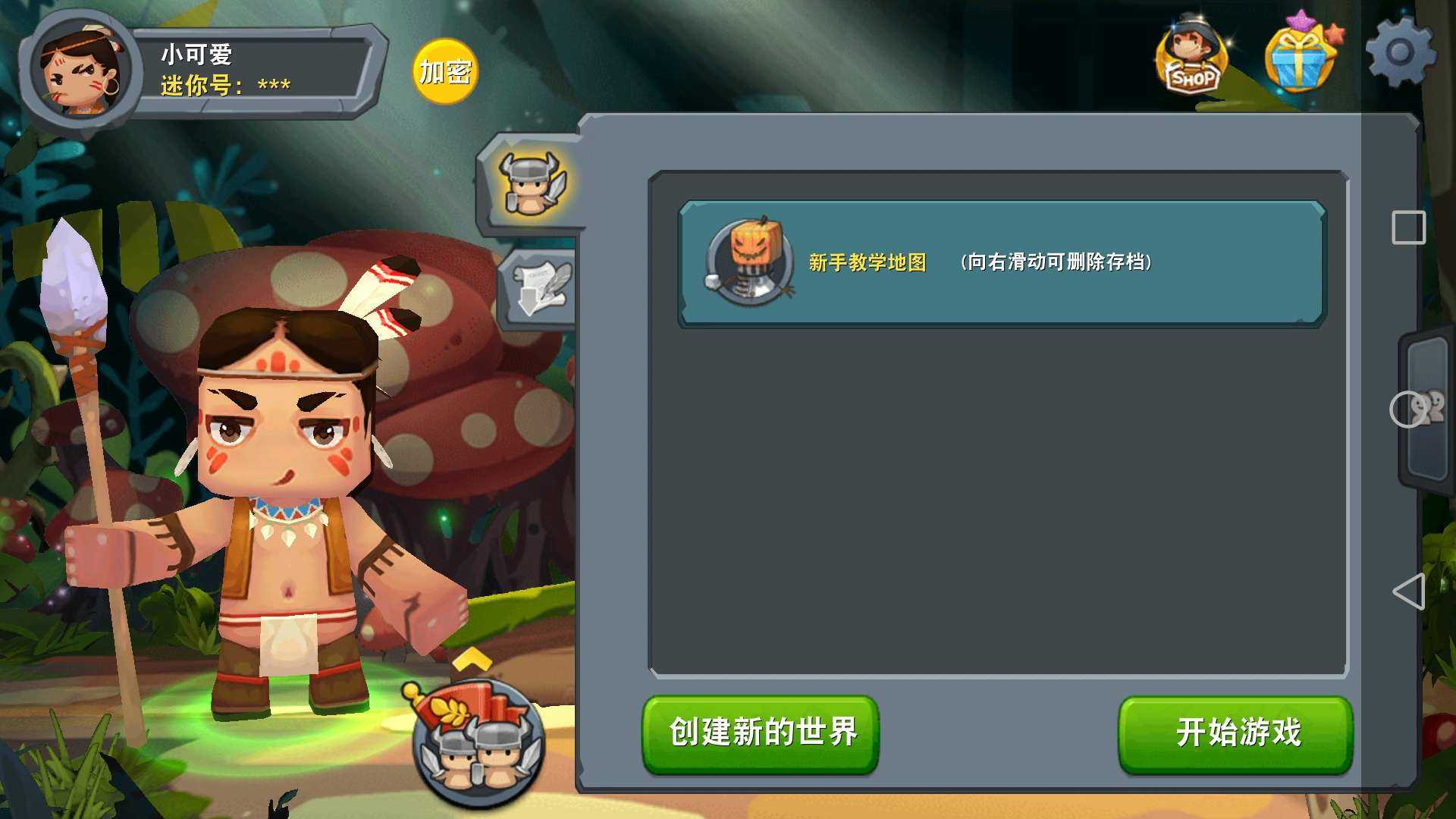Open the two-warriors multiplayer round icon

(x=479, y=743)
